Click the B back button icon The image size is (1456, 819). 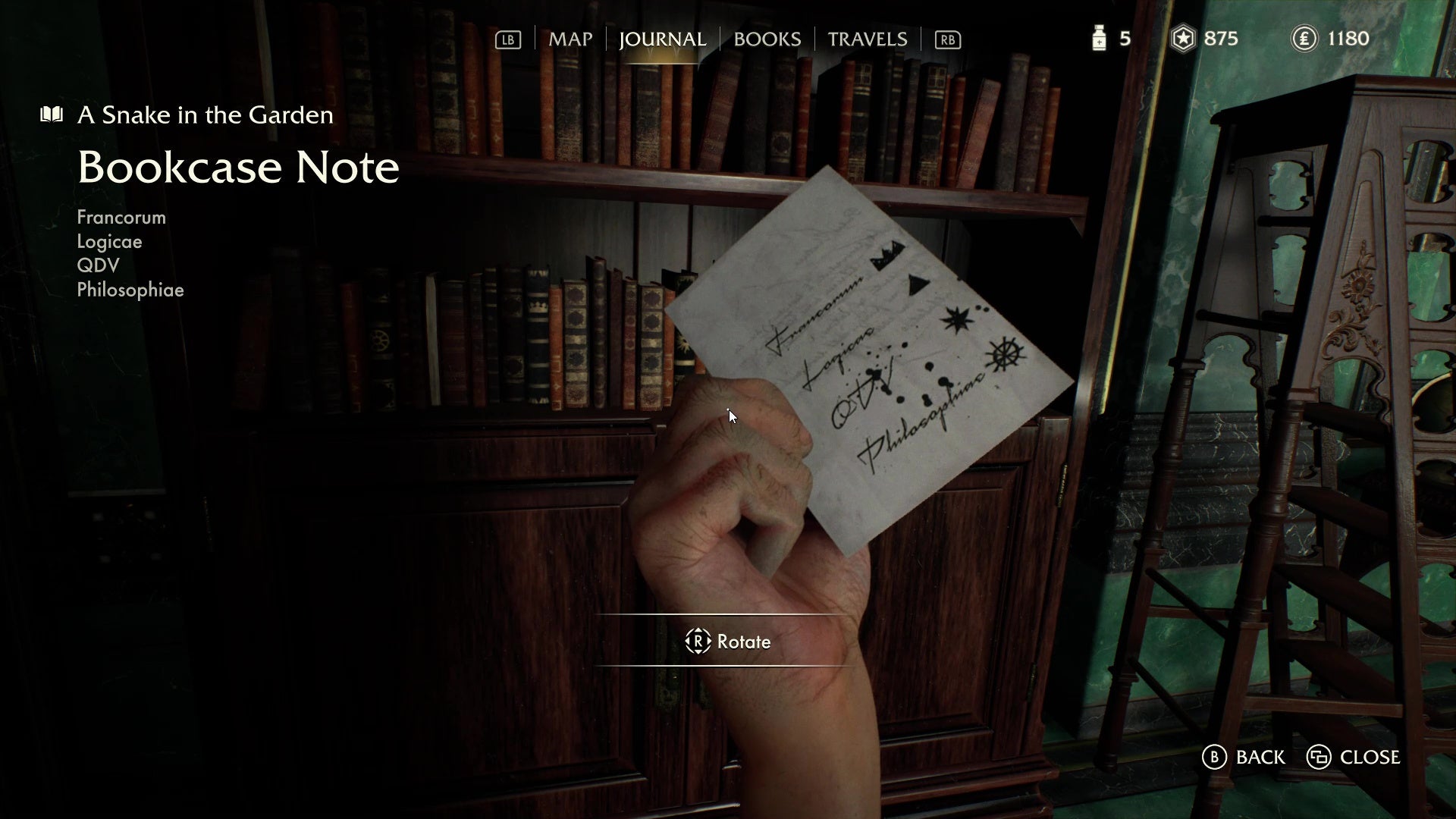[1214, 757]
